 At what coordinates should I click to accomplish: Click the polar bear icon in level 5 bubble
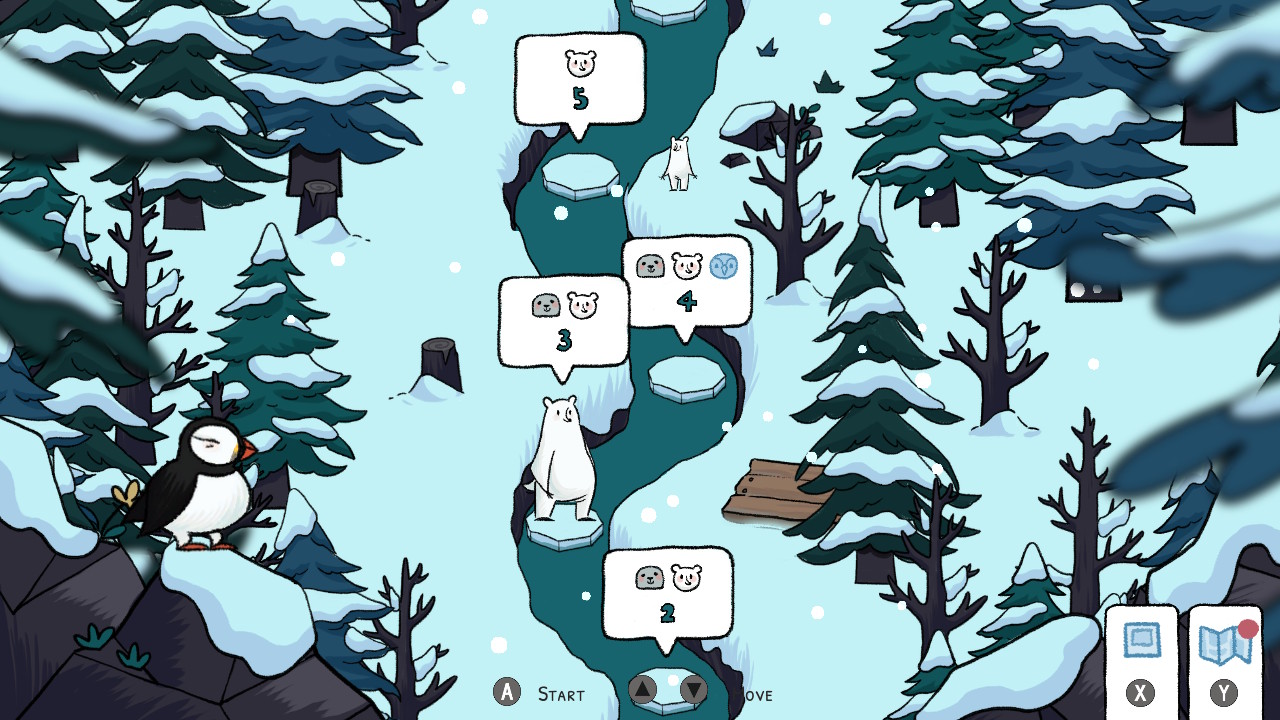pyautogui.click(x=580, y=62)
